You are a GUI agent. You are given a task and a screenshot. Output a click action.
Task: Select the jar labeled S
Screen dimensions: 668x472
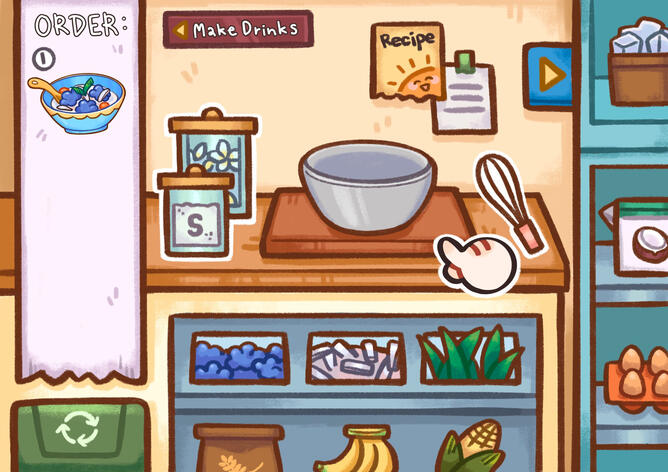point(196,215)
